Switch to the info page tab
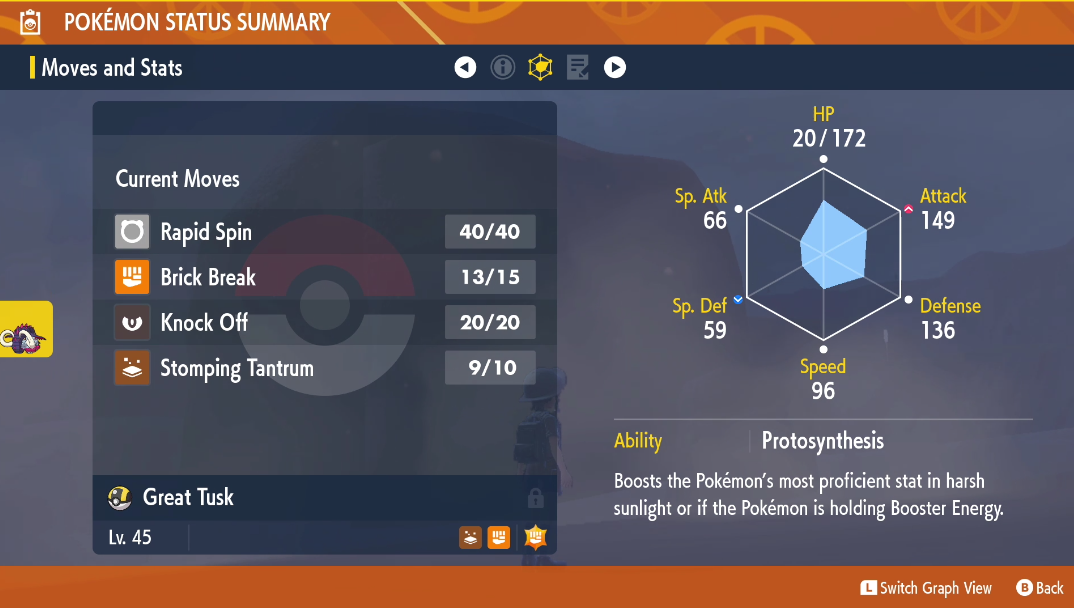The height and width of the screenshot is (608, 1074). (x=503, y=68)
